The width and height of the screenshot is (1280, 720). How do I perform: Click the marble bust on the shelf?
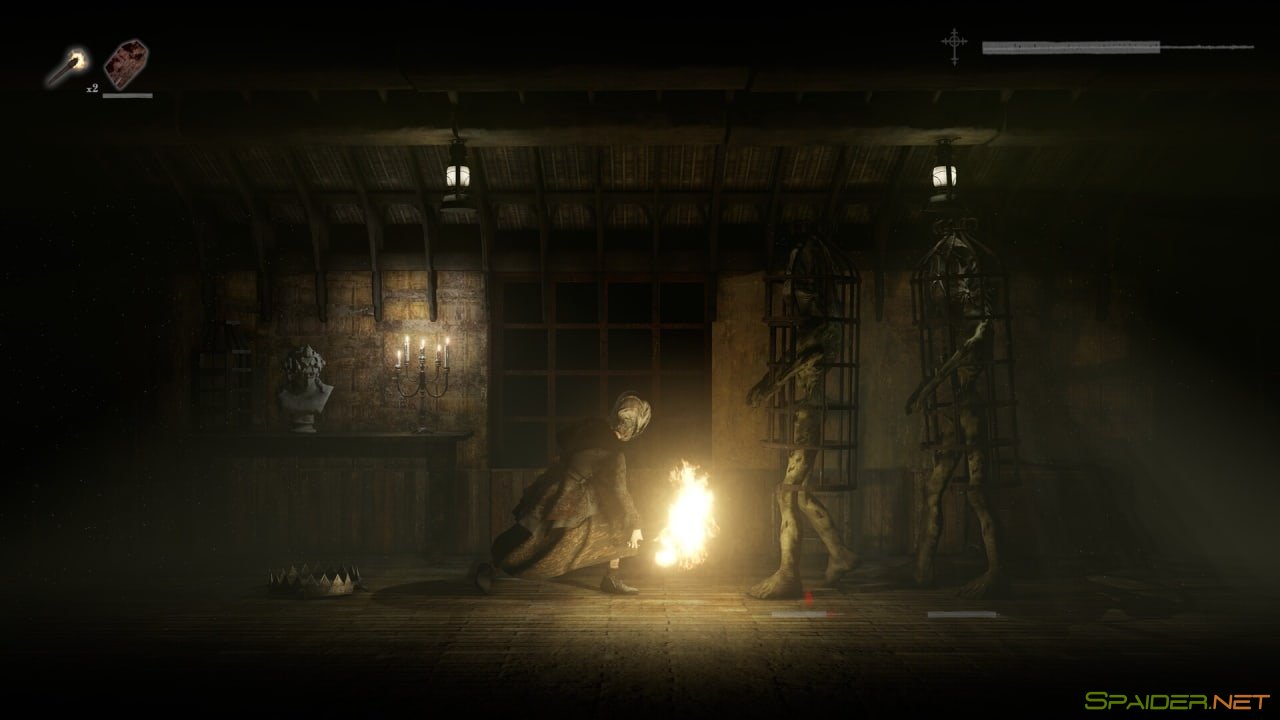click(303, 390)
